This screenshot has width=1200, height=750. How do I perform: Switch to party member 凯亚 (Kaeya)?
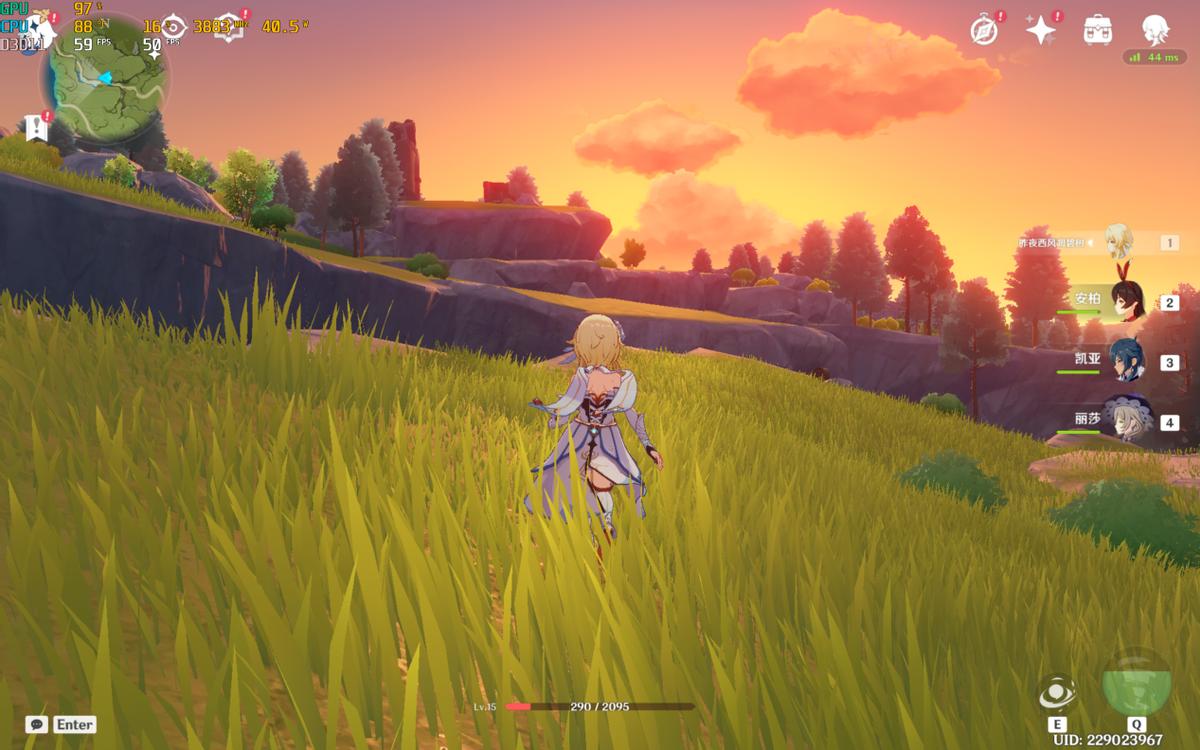tap(1126, 361)
